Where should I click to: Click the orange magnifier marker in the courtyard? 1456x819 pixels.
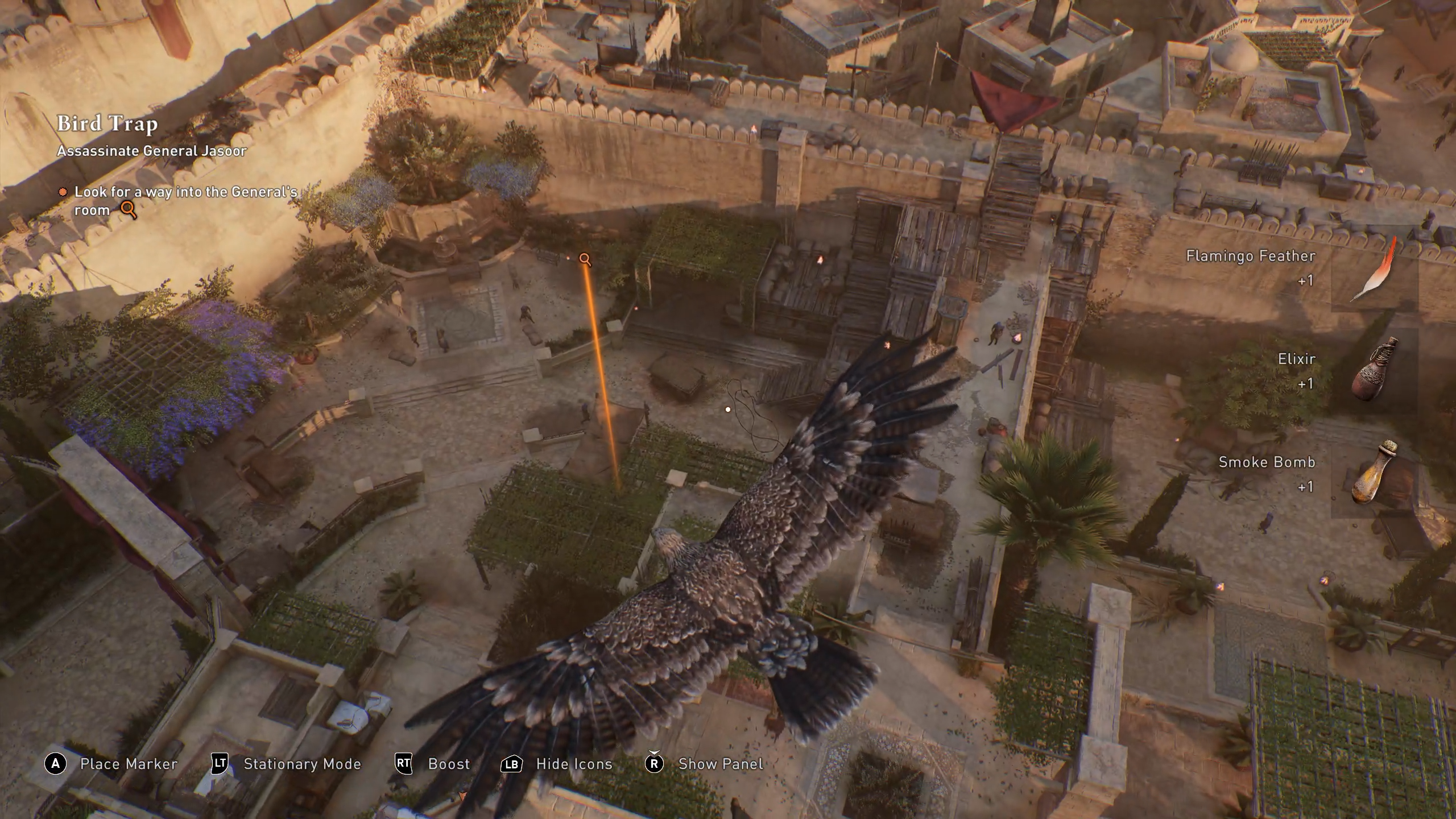coord(585,259)
